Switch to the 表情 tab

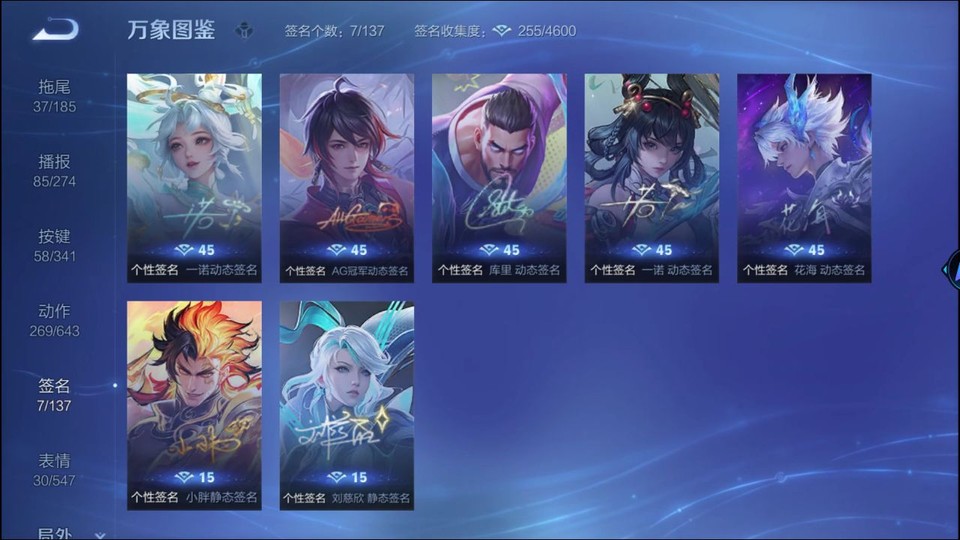55,471
